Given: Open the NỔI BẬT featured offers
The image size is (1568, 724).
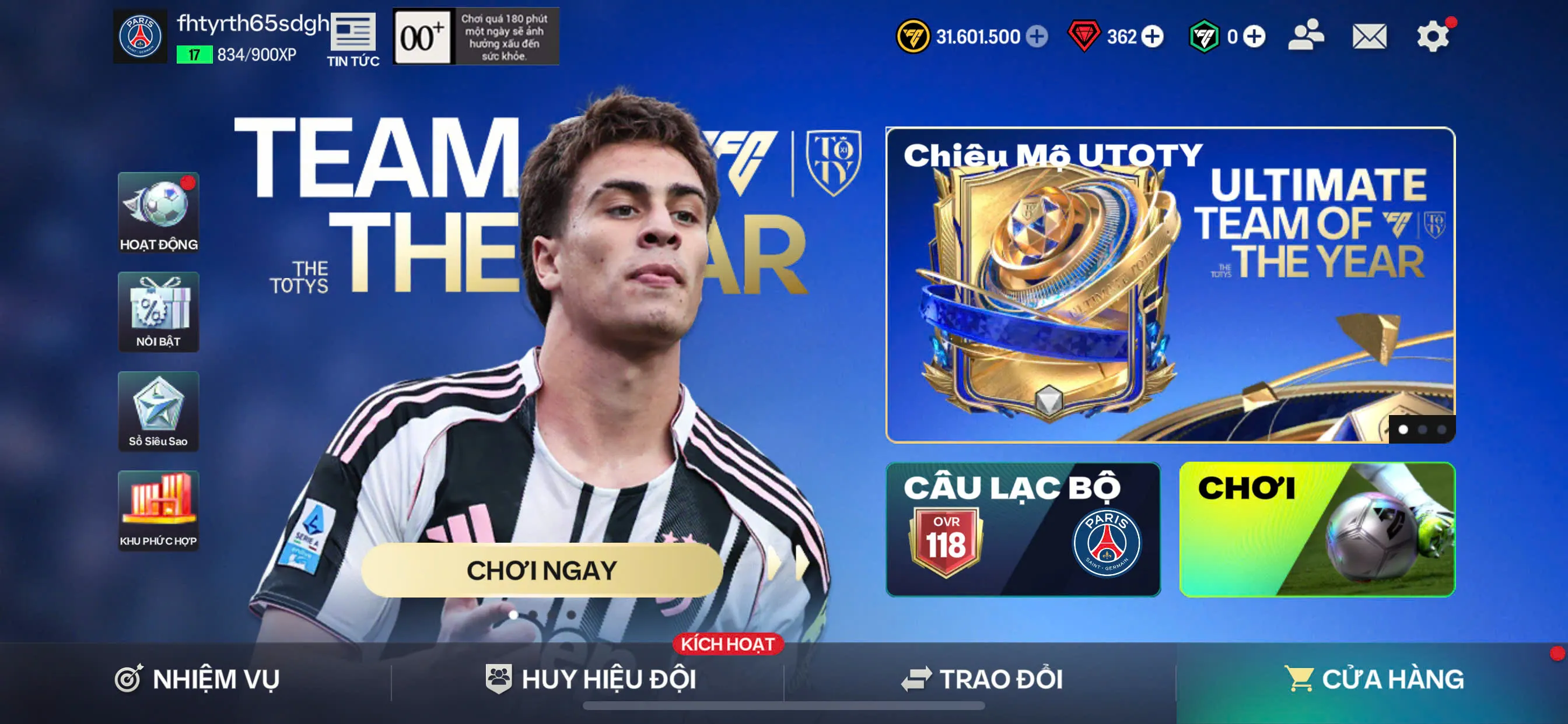Looking at the screenshot, I should point(158,312).
